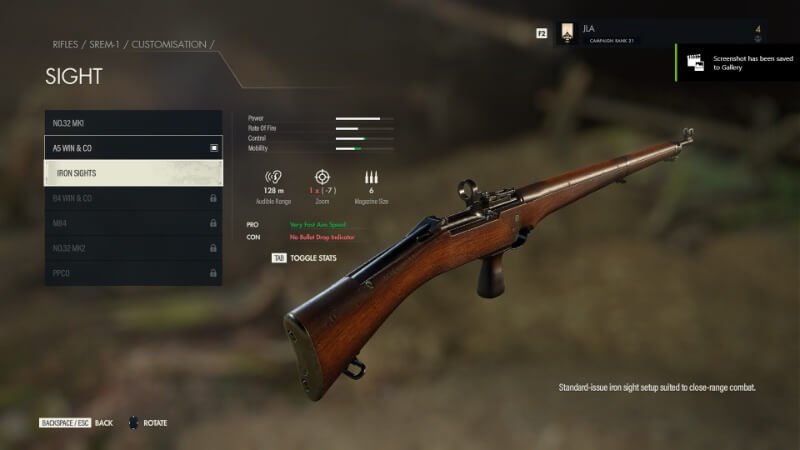Pick the locked M84 sight entry
The width and height of the screenshot is (800, 450).
coord(133,223)
